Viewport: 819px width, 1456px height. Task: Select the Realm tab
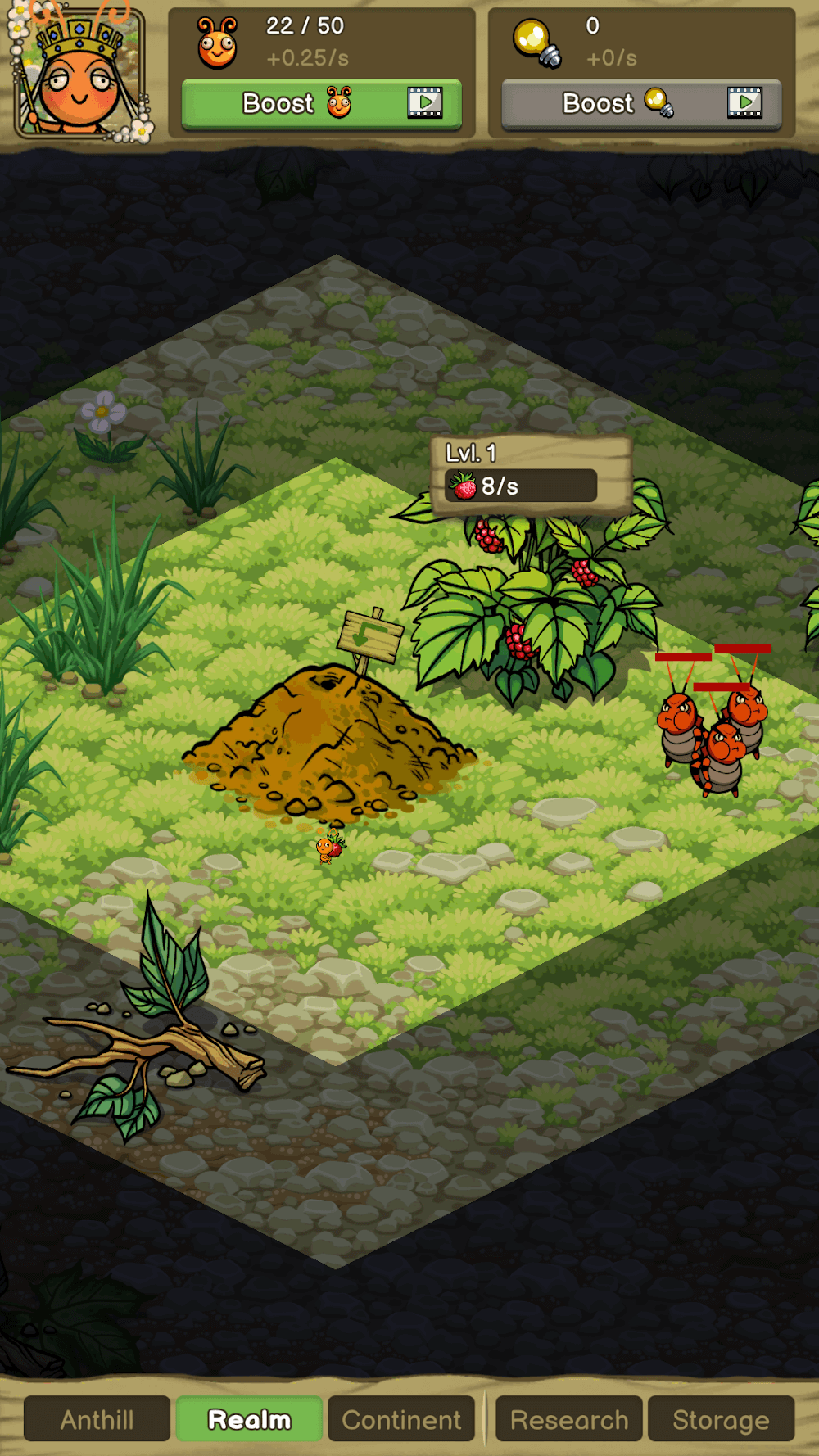coord(249,1419)
